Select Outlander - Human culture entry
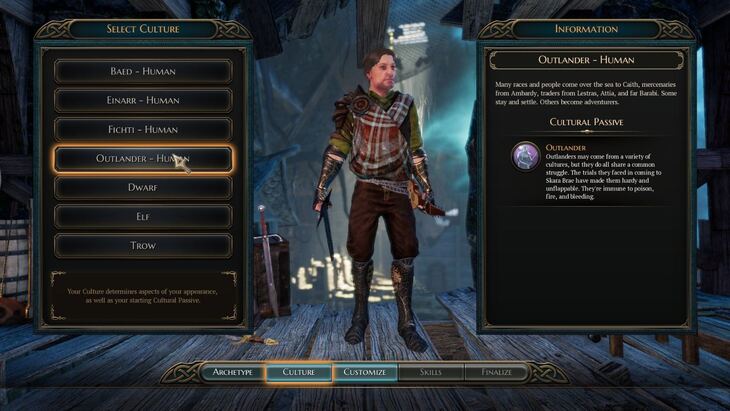Image resolution: width=730 pixels, height=411 pixels. pyautogui.click(x=143, y=158)
